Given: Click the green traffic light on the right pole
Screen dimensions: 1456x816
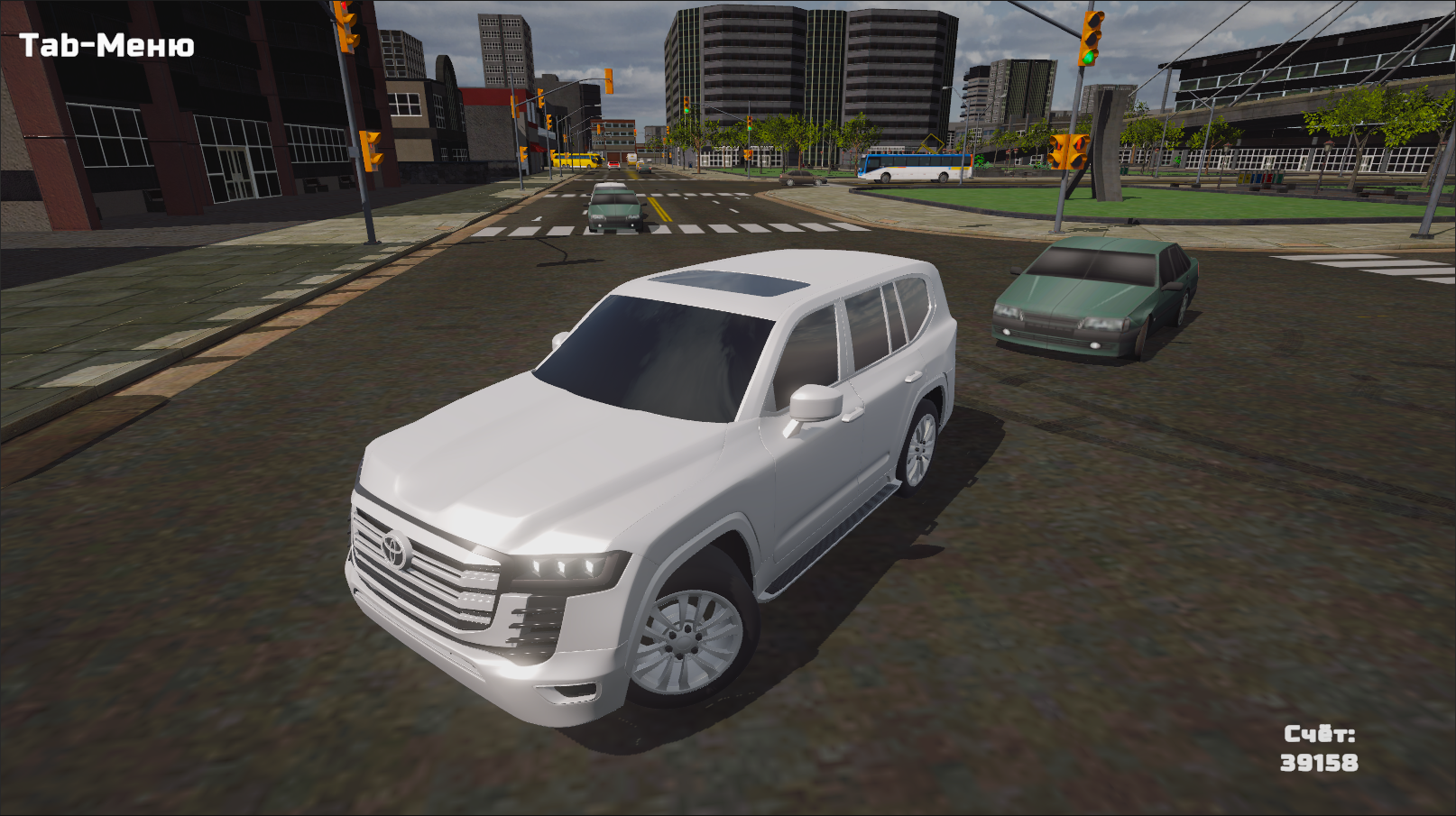Looking at the screenshot, I should coord(1087,58).
